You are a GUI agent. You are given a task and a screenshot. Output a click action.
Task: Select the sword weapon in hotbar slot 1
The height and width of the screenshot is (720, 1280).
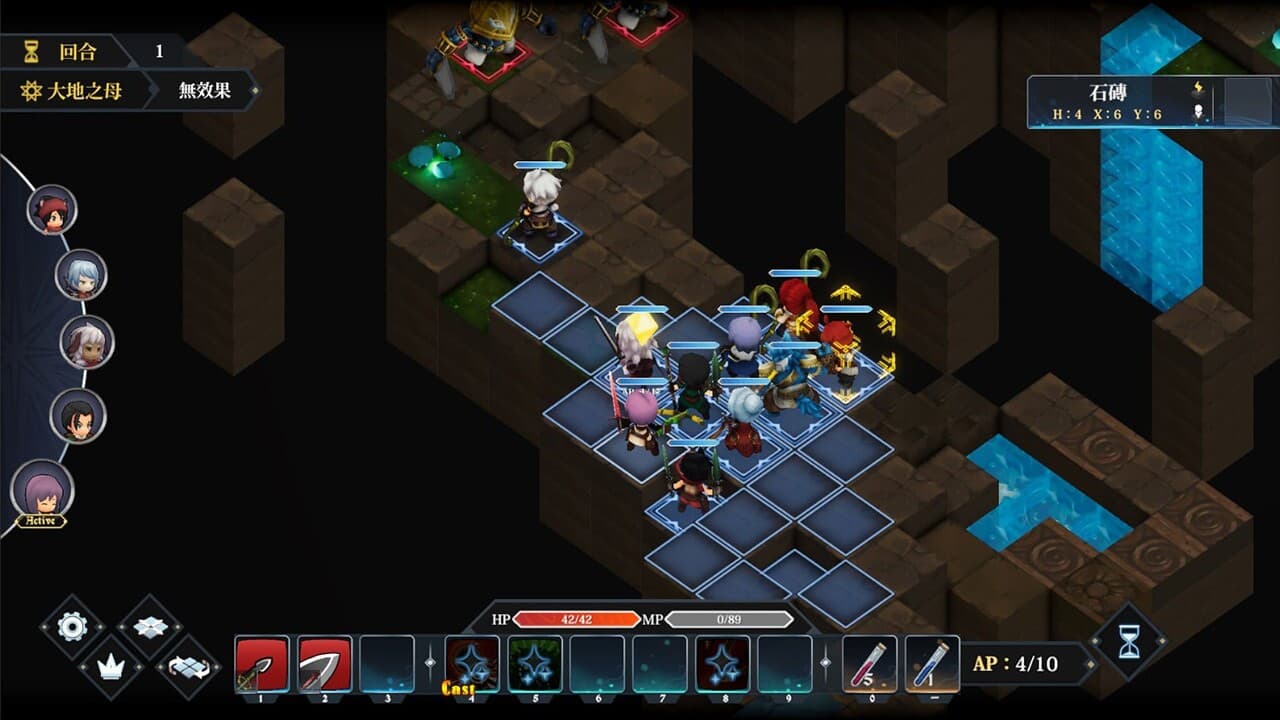click(x=260, y=662)
